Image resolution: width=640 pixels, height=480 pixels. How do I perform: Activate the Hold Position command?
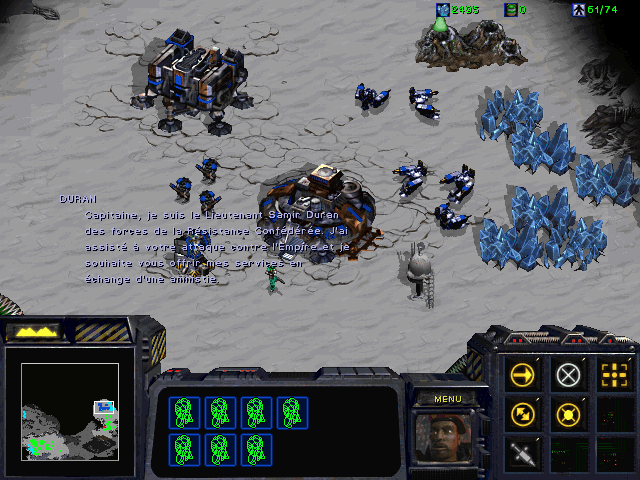[568, 414]
